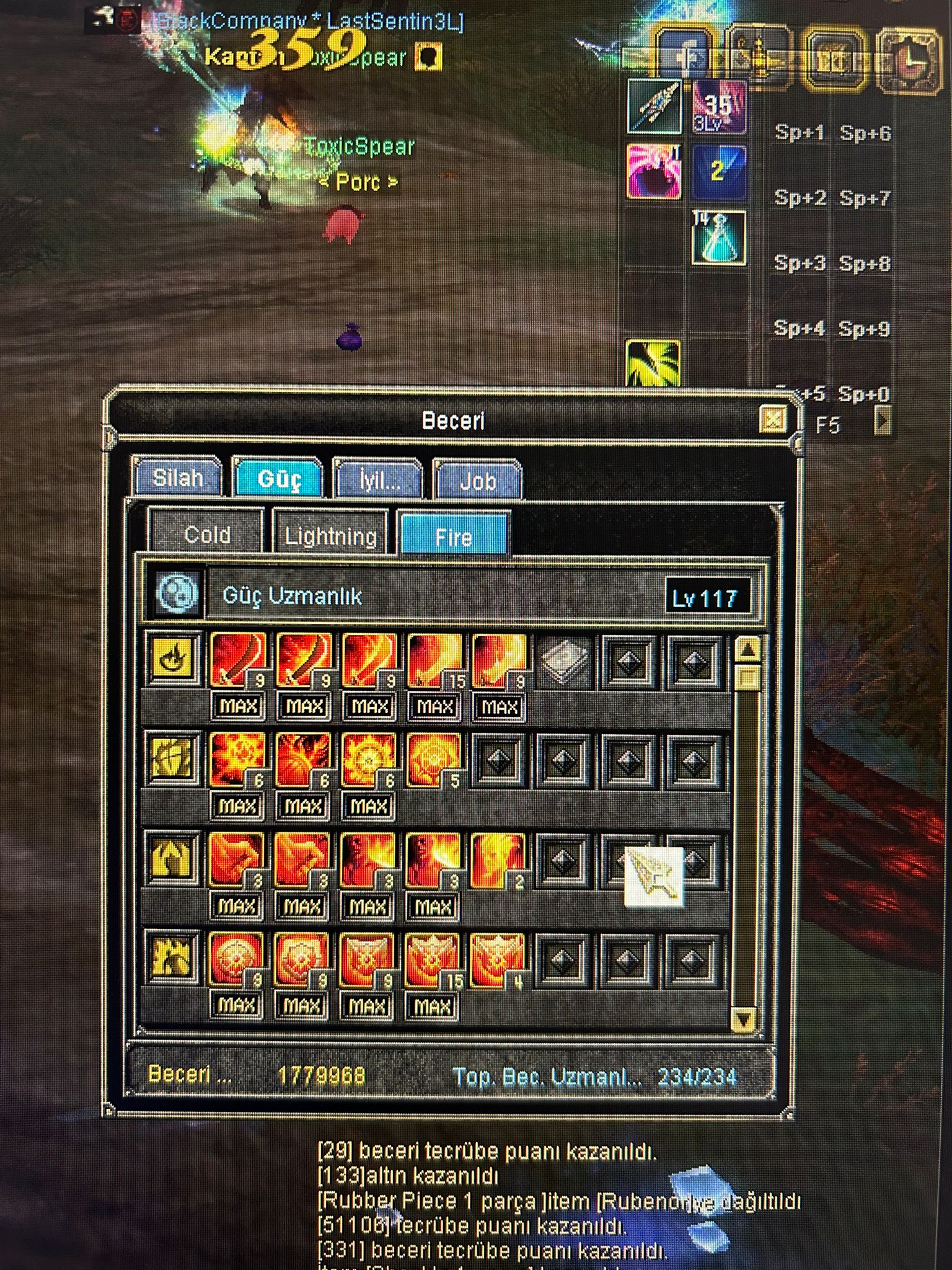952x1270 pixels.
Task: Use the spear skill in the hotbar
Action: tap(654, 106)
